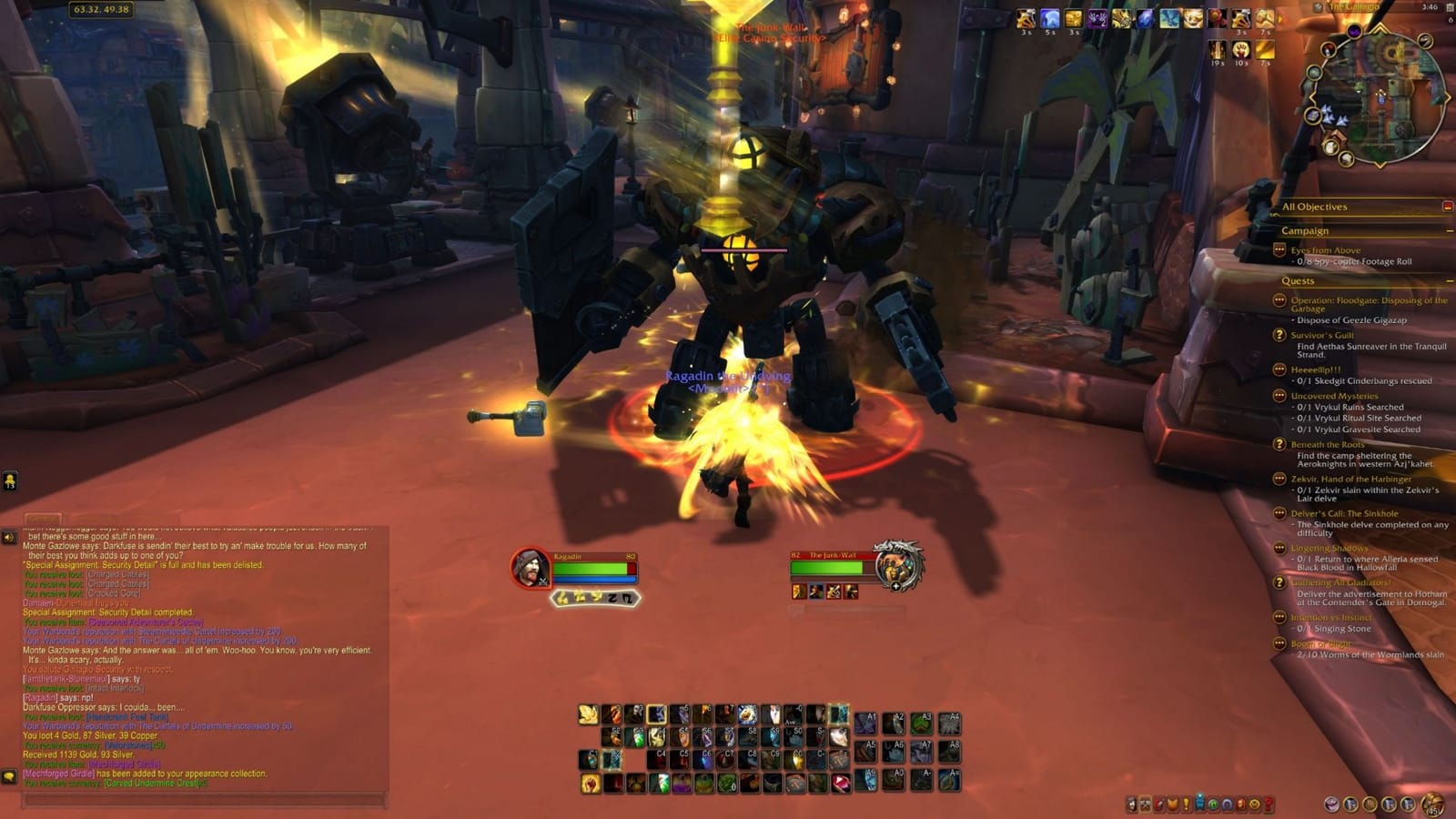Click the red Help question mark icon
This screenshot has height=819, width=1456.
(x=1266, y=804)
